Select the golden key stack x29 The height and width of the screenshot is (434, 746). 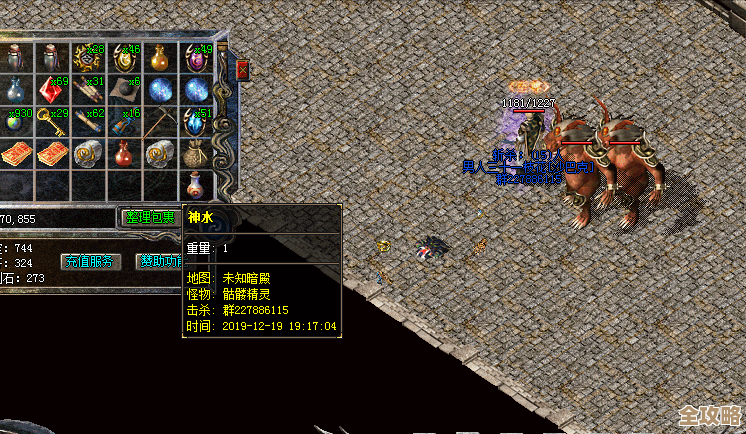point(50,123)
